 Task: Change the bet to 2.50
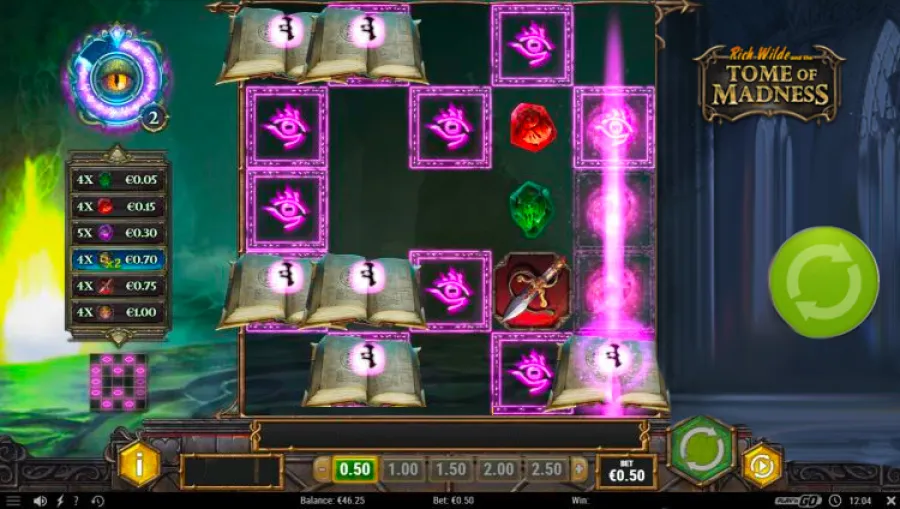point(545,469)
